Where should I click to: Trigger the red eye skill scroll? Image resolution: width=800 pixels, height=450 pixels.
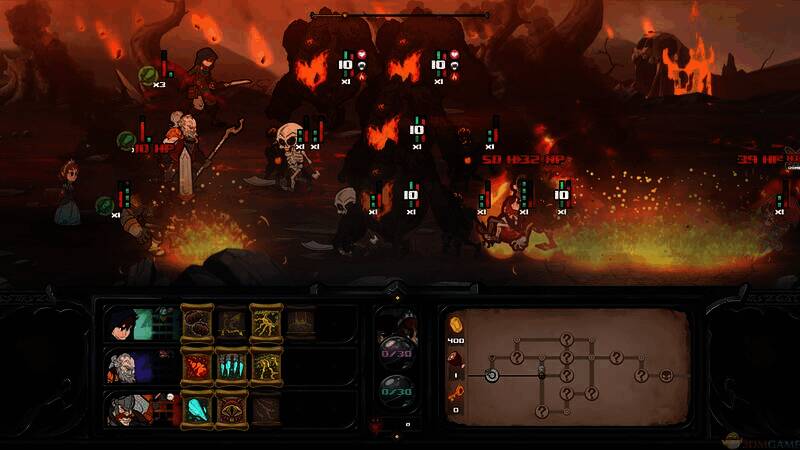coord(231,408)
